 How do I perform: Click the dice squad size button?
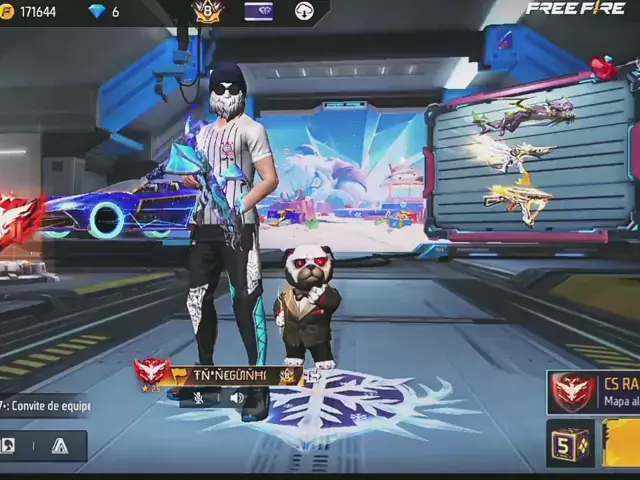[570, 443]
